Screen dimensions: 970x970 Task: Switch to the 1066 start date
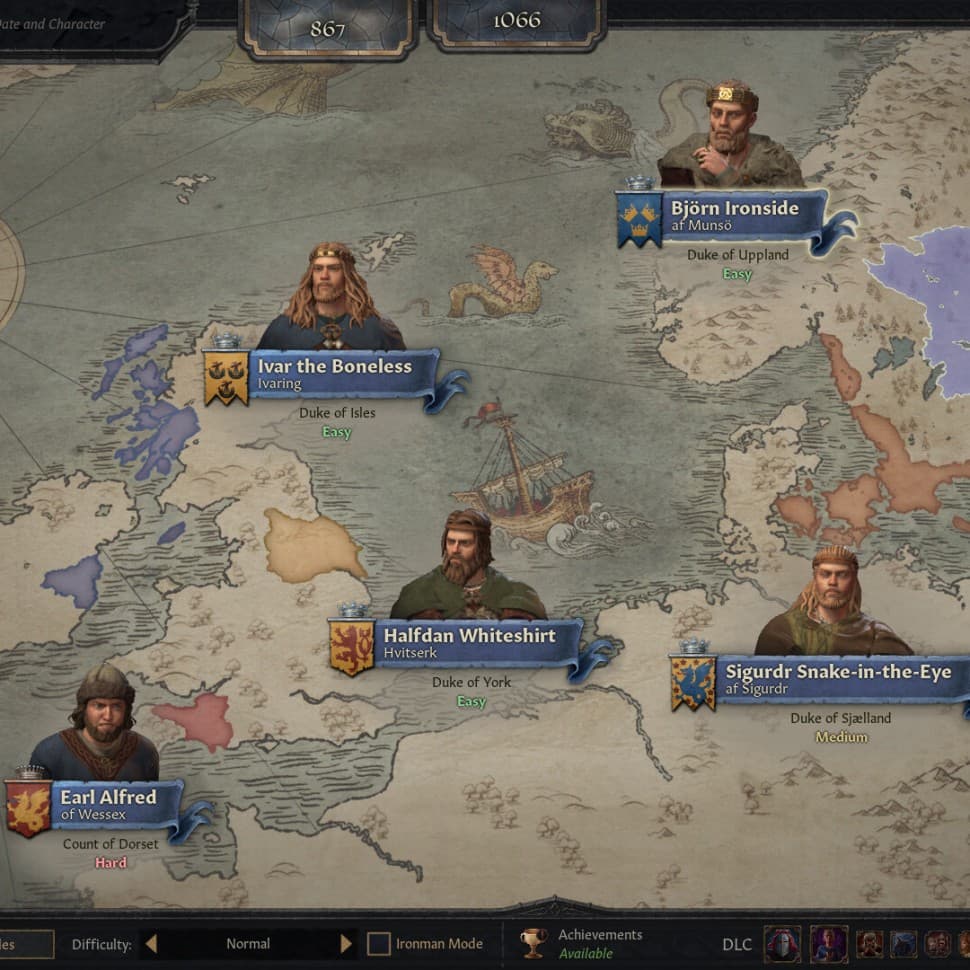click(516, 22)
